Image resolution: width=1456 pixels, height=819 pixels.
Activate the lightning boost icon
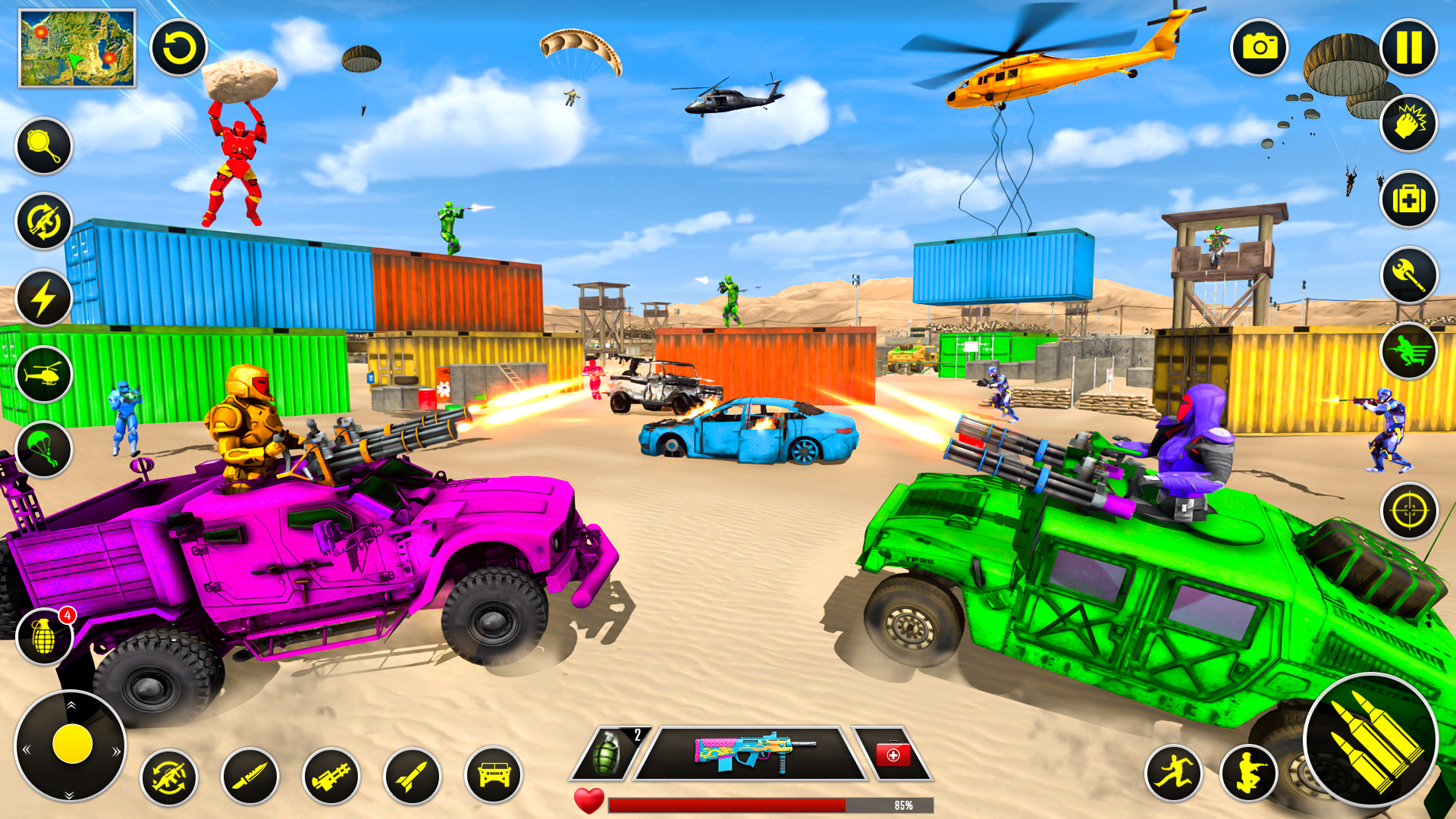click(x=43, y=294)
